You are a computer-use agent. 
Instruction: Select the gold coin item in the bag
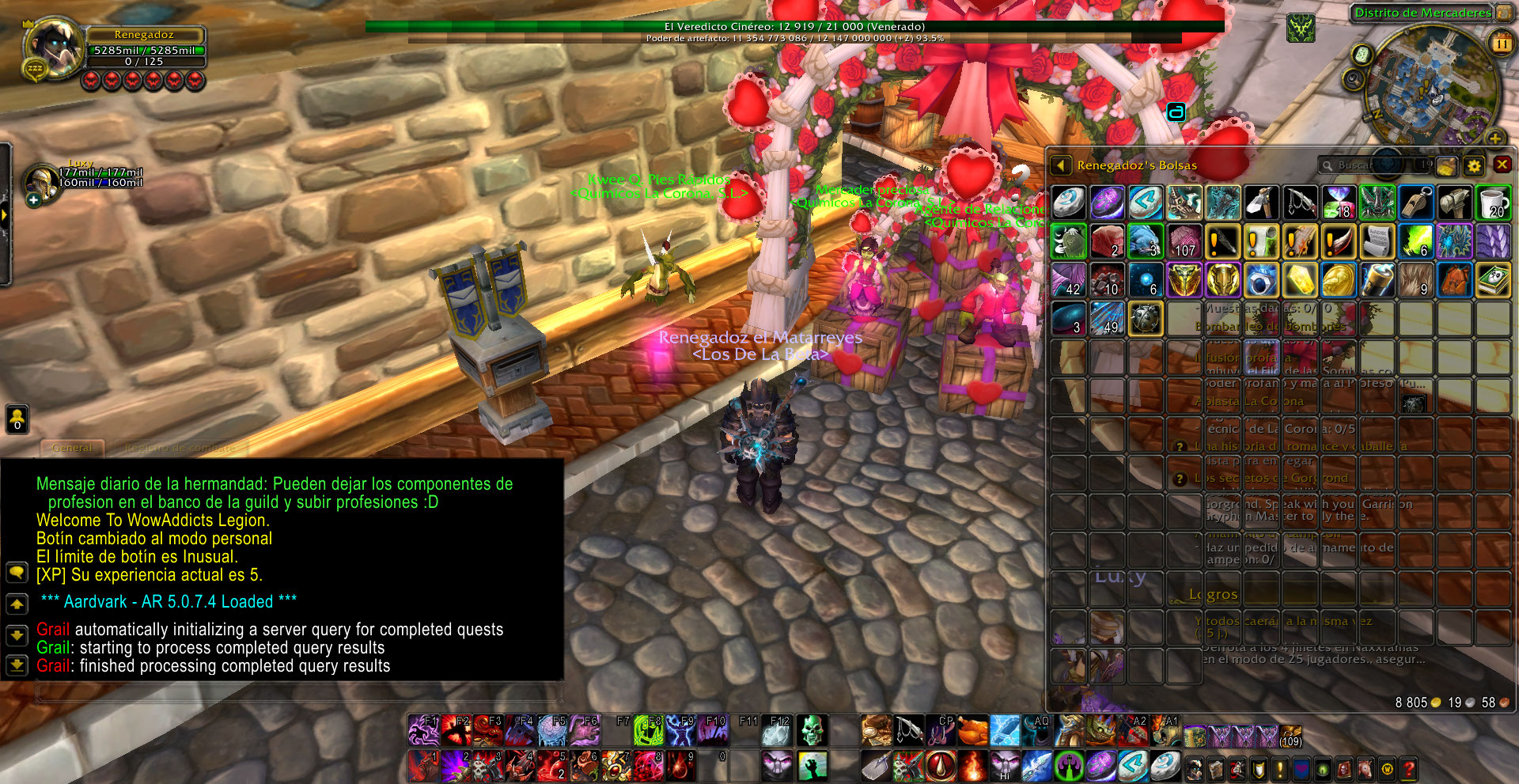1339,280
